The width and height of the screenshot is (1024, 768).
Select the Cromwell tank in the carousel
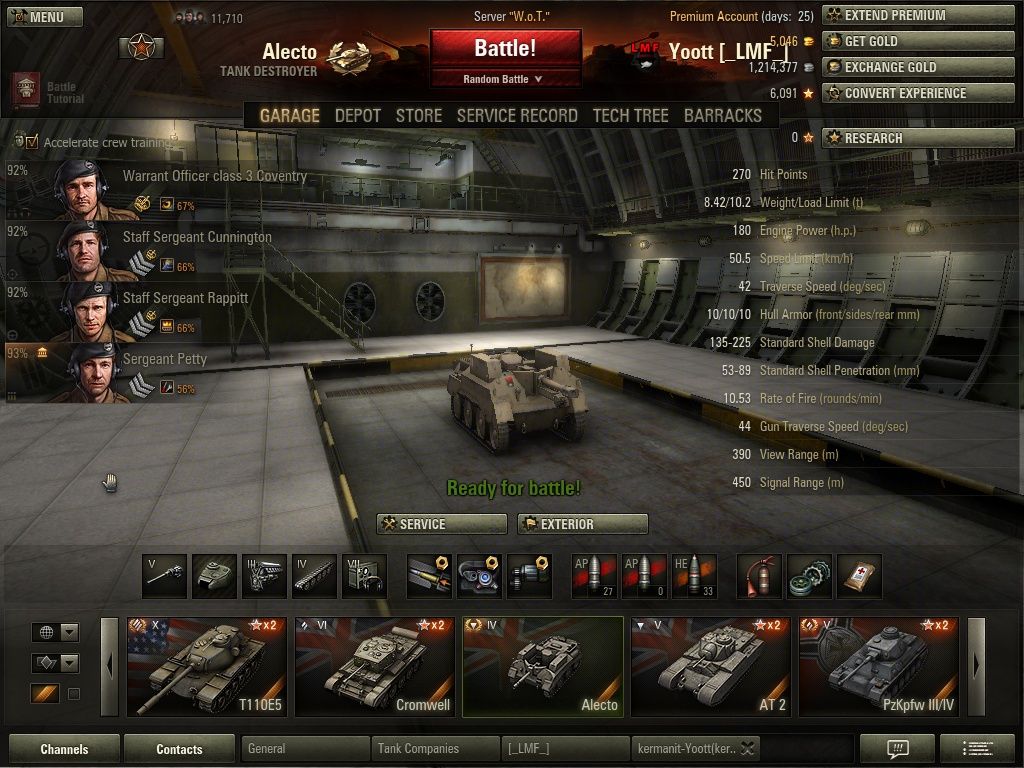click(375, 666)
